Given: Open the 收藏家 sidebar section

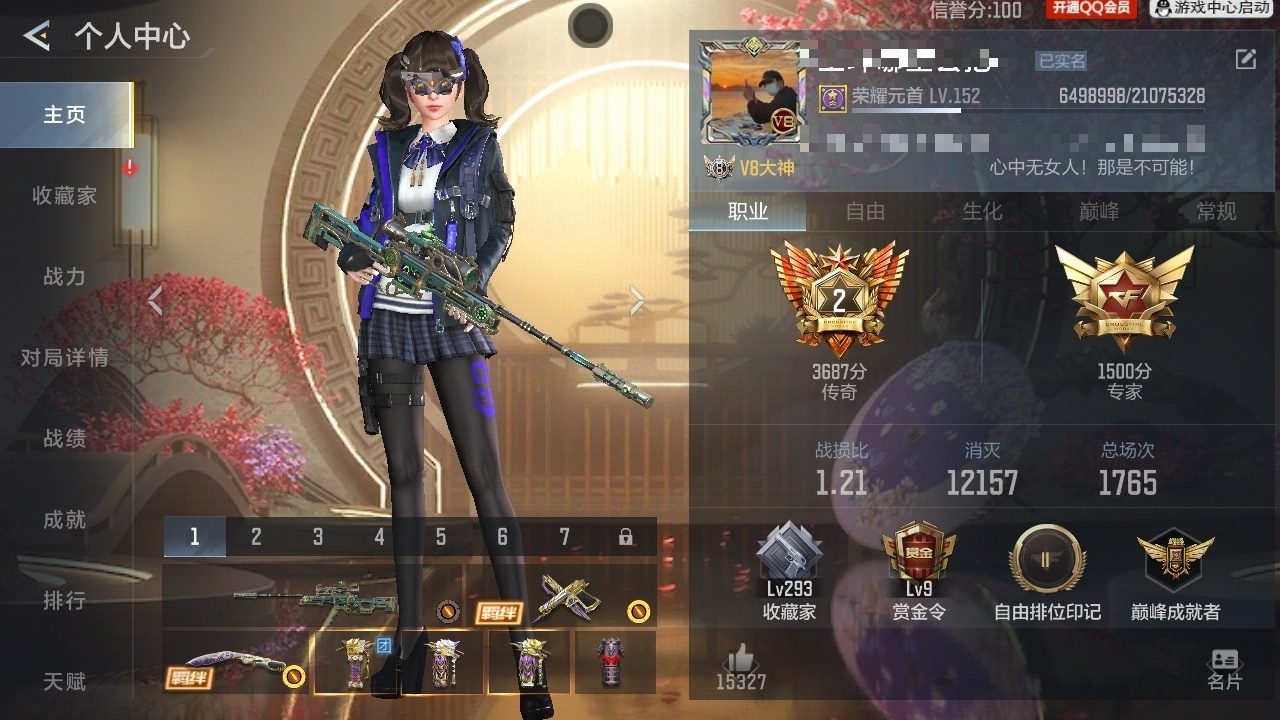Looking at the screenshot, I should click(x=65, y=196).
